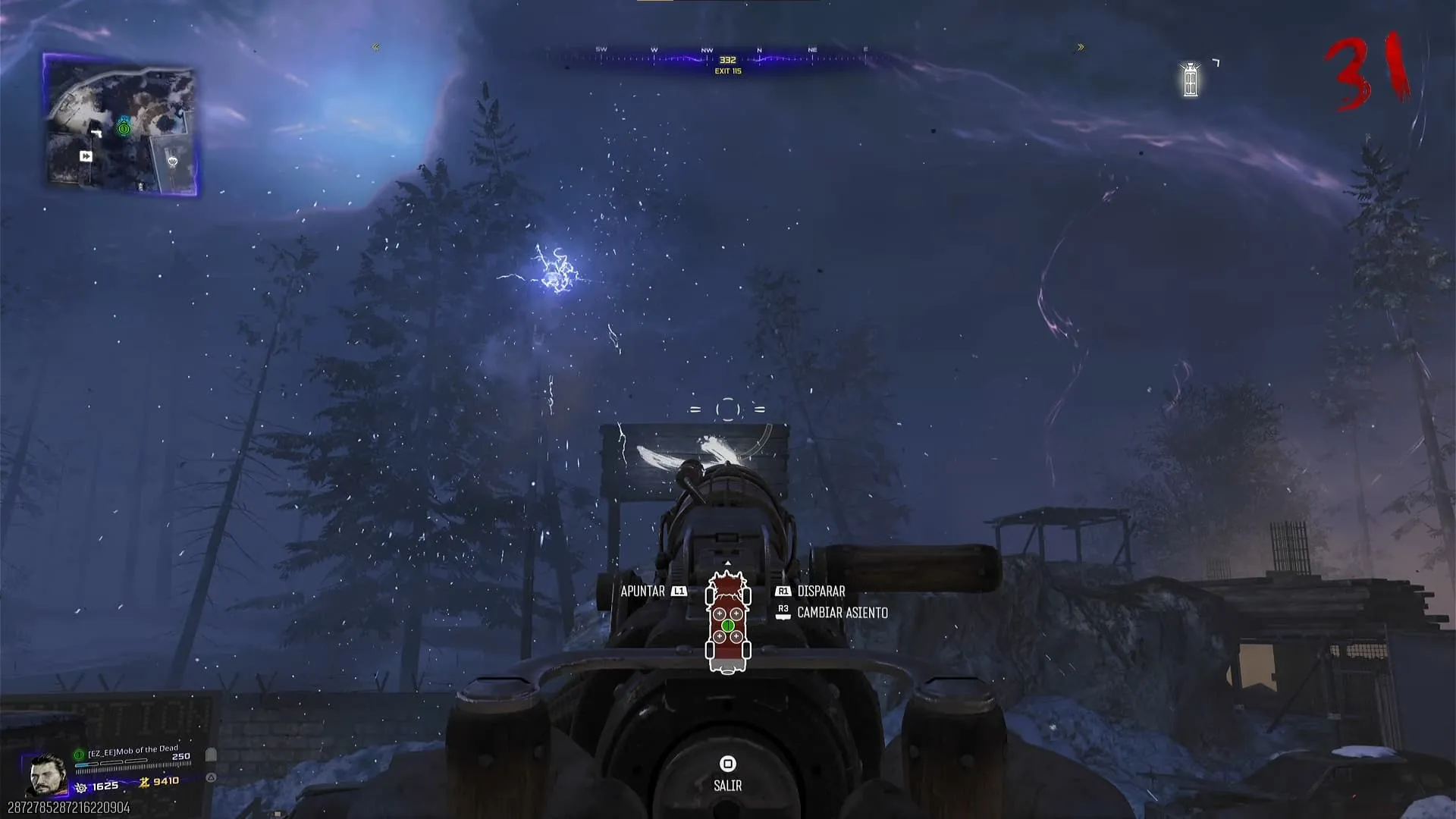Click the white fast-forward marker on the minimap
1456x819 pixels.
(86, 156)
